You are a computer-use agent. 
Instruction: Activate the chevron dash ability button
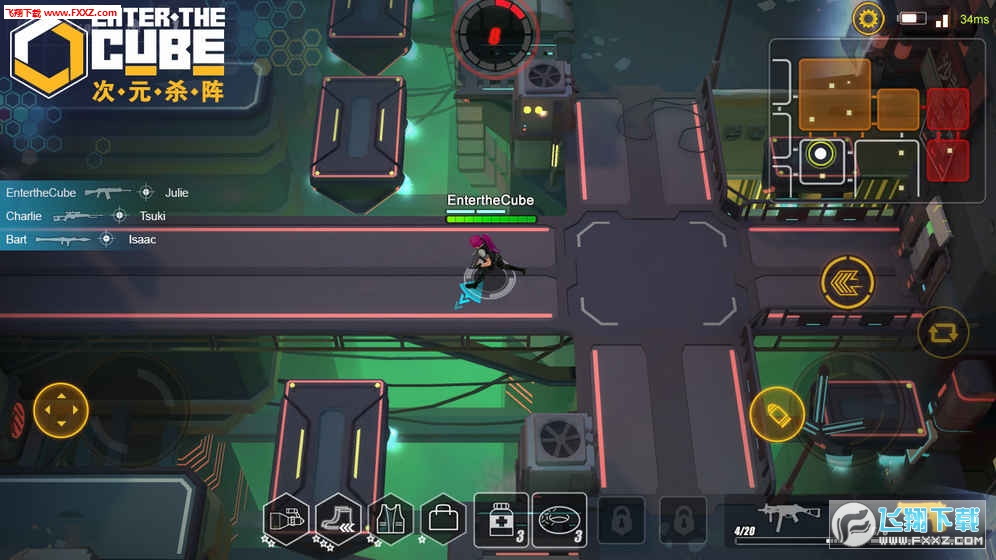click(x=847, y=281)
